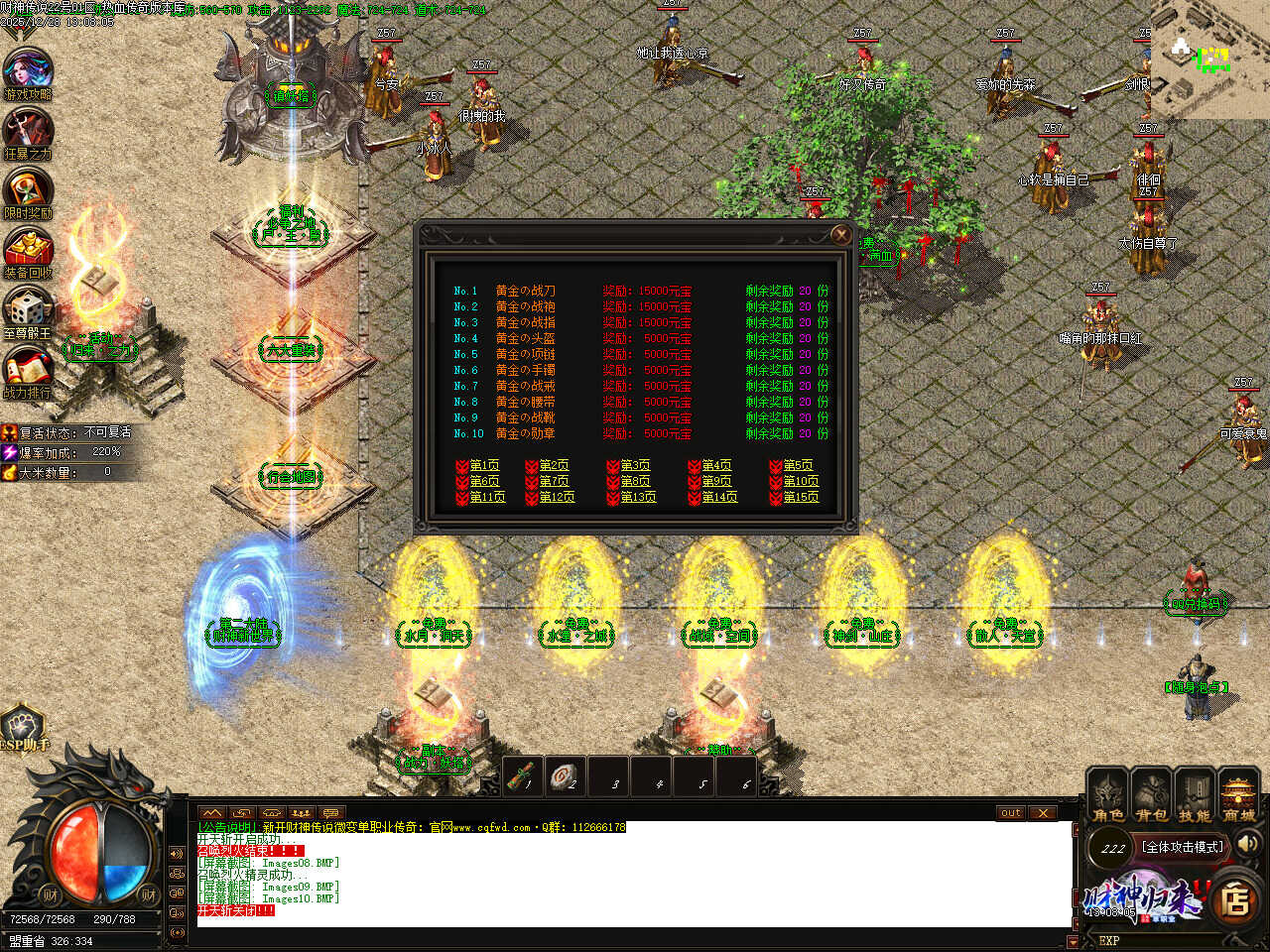Viewport: 1270px width, 952px height.
Task: Open the 游戏攻略 game guide icon
Action: click(28, 71)
